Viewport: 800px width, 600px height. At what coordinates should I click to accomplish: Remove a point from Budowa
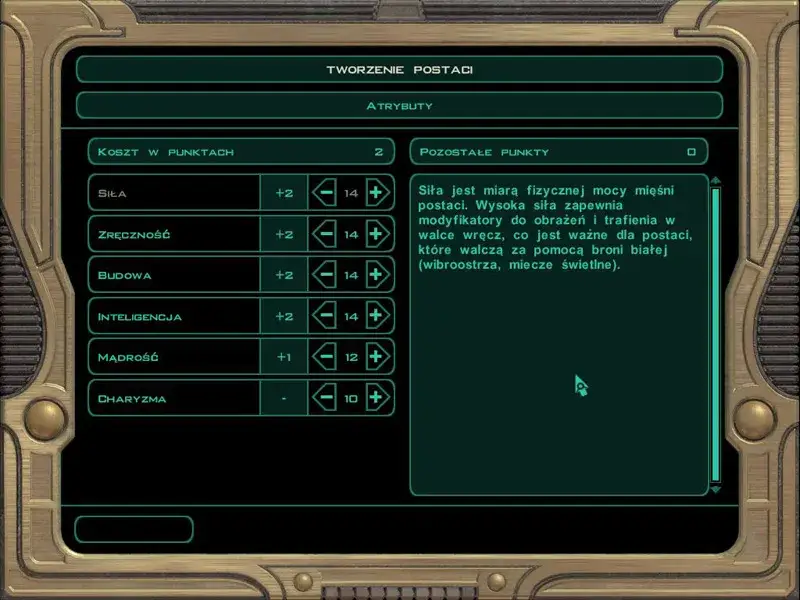tap(324, 275)
